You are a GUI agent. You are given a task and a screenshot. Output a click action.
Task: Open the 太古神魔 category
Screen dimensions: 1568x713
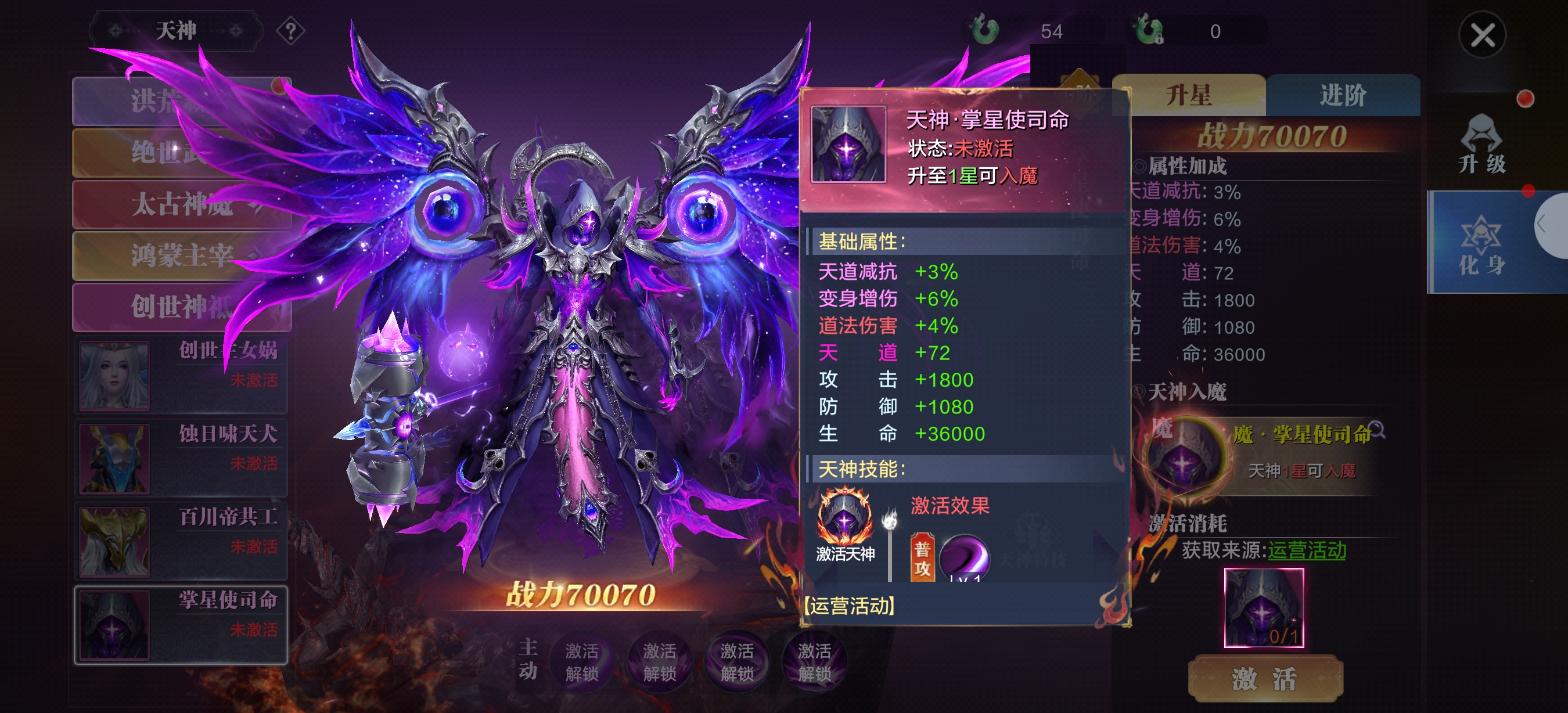[x=181, y=204]
